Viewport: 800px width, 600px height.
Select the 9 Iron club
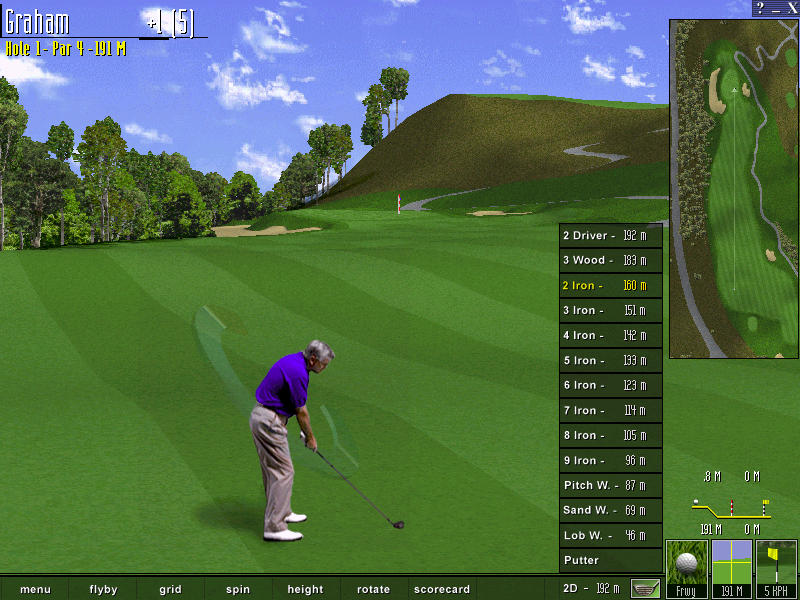(x=610, y=461)
